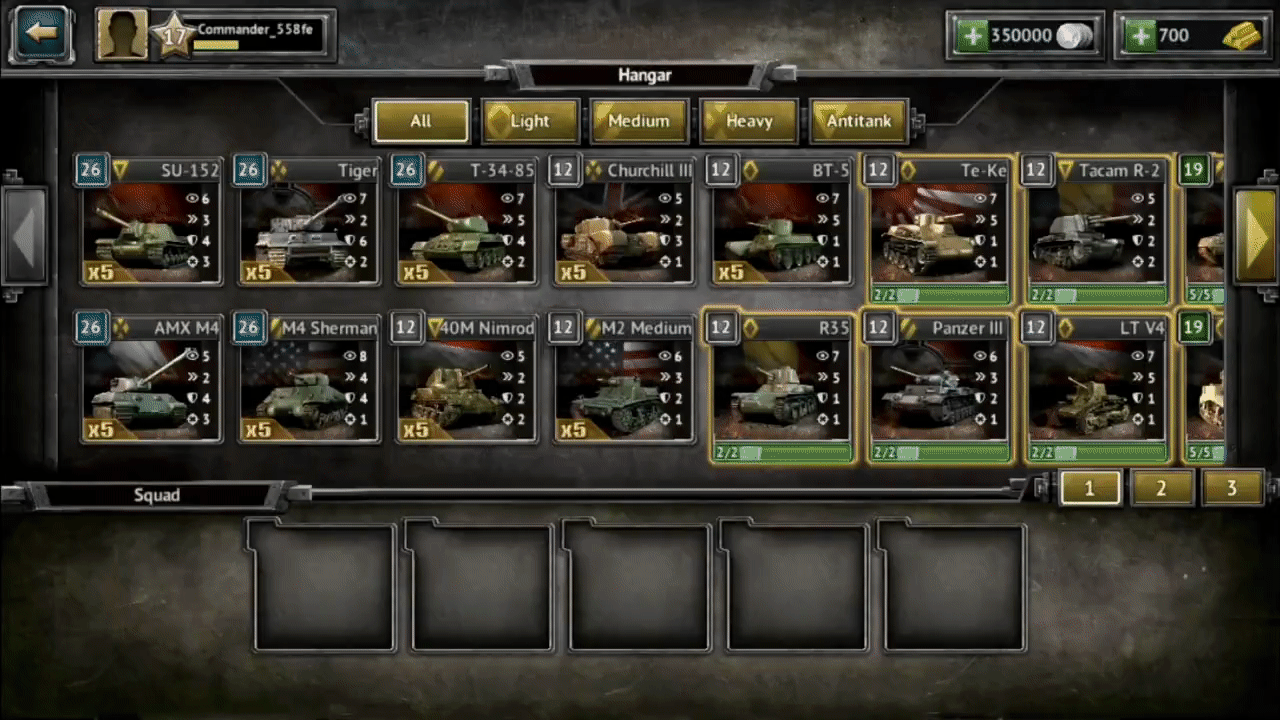
Task: Add silver coins with the plus button
Action: click(971, 36)
